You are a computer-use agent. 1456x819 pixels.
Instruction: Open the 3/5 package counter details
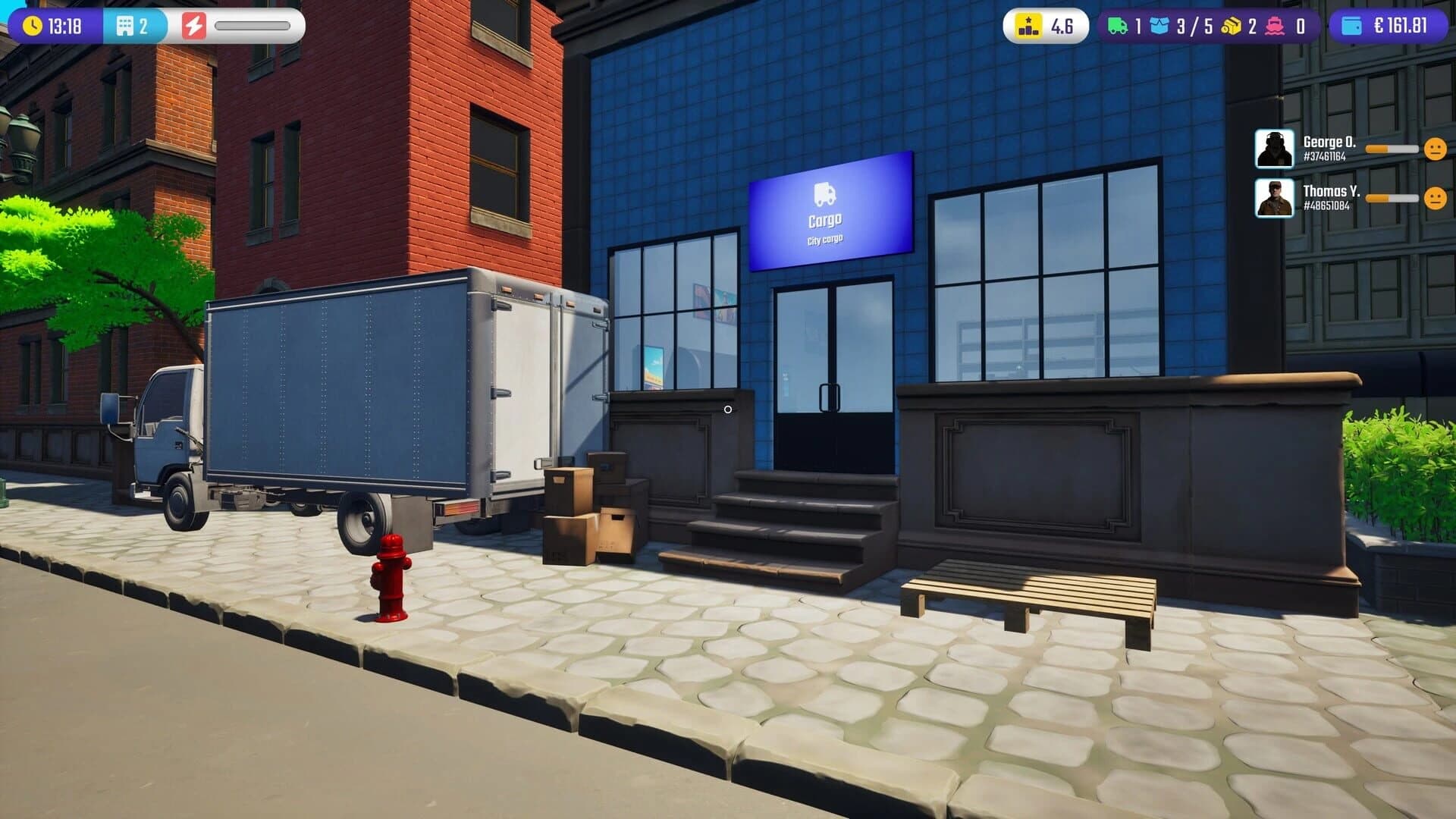coord(1194,25)
